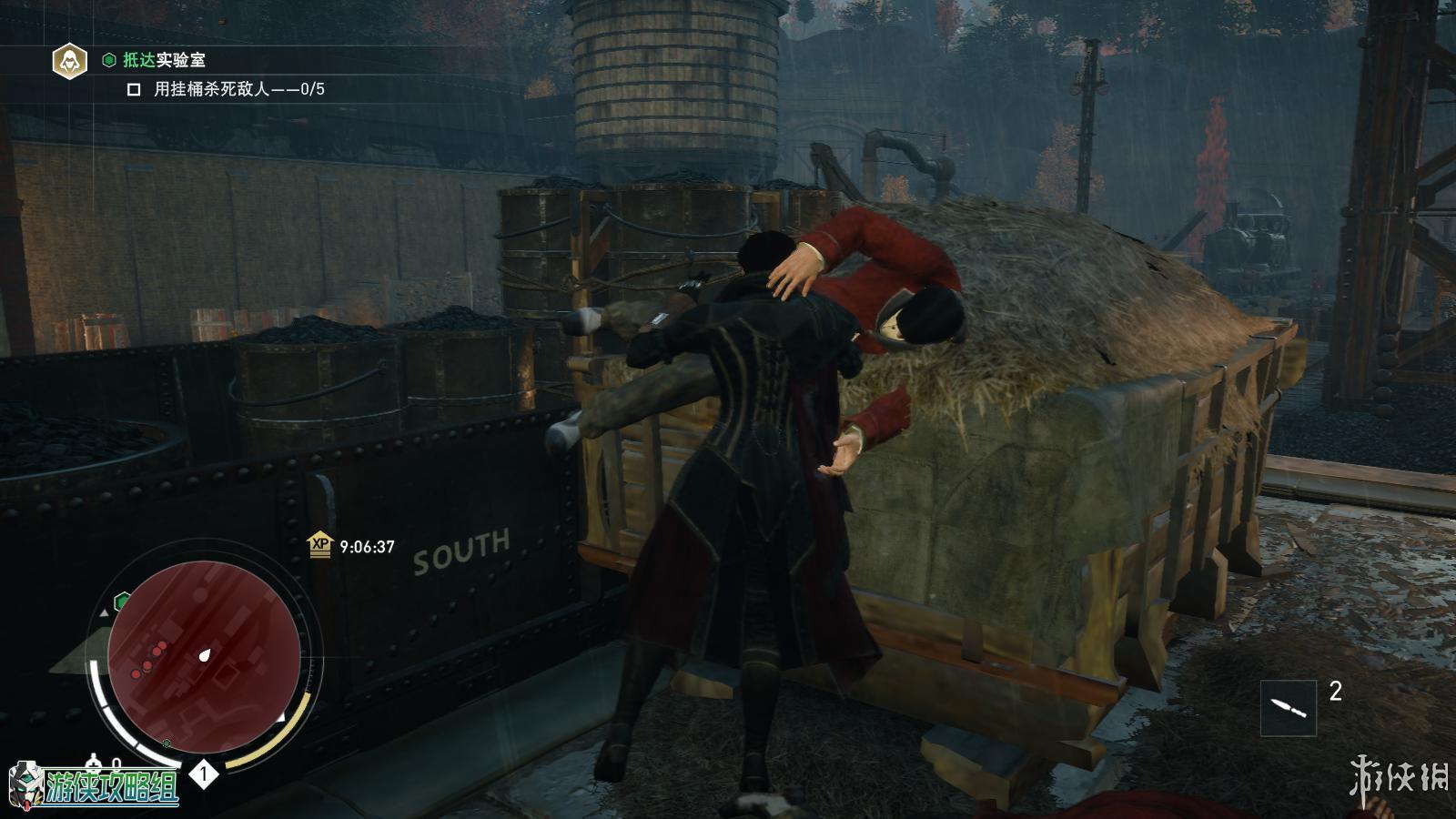This screenshot has width=1456, height=819.
Task: Select the 抵达实验室 objective tracker
Action: 164,60
